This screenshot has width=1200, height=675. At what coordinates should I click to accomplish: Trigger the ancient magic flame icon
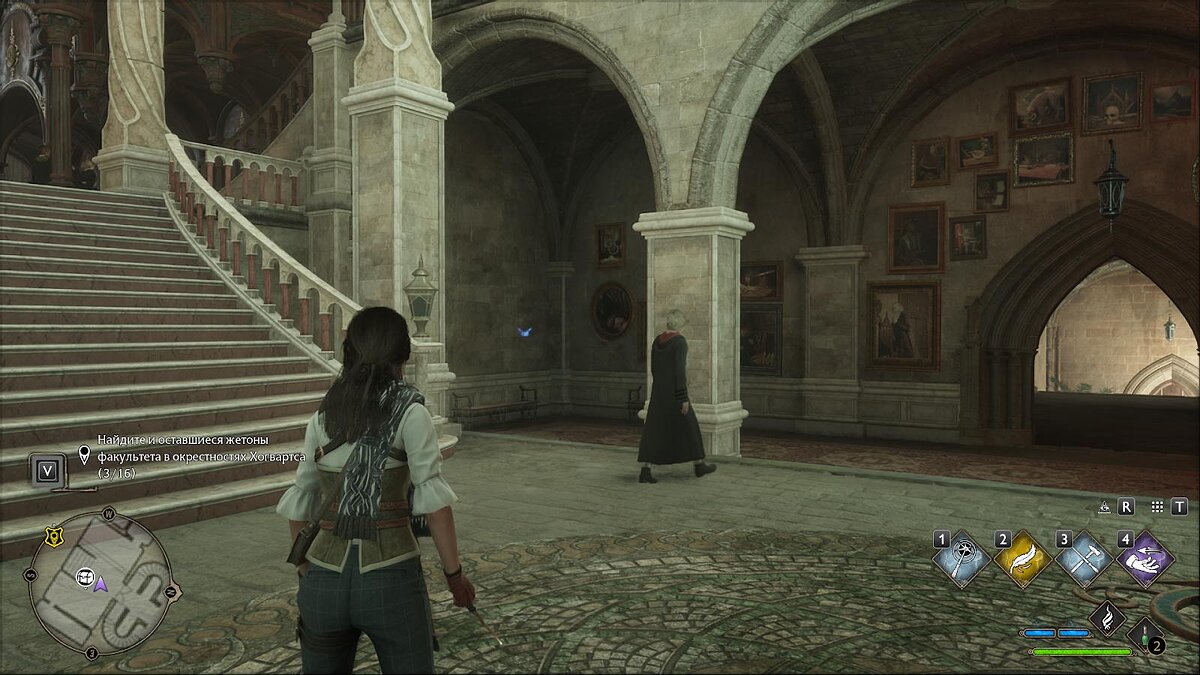(1107, 619)
